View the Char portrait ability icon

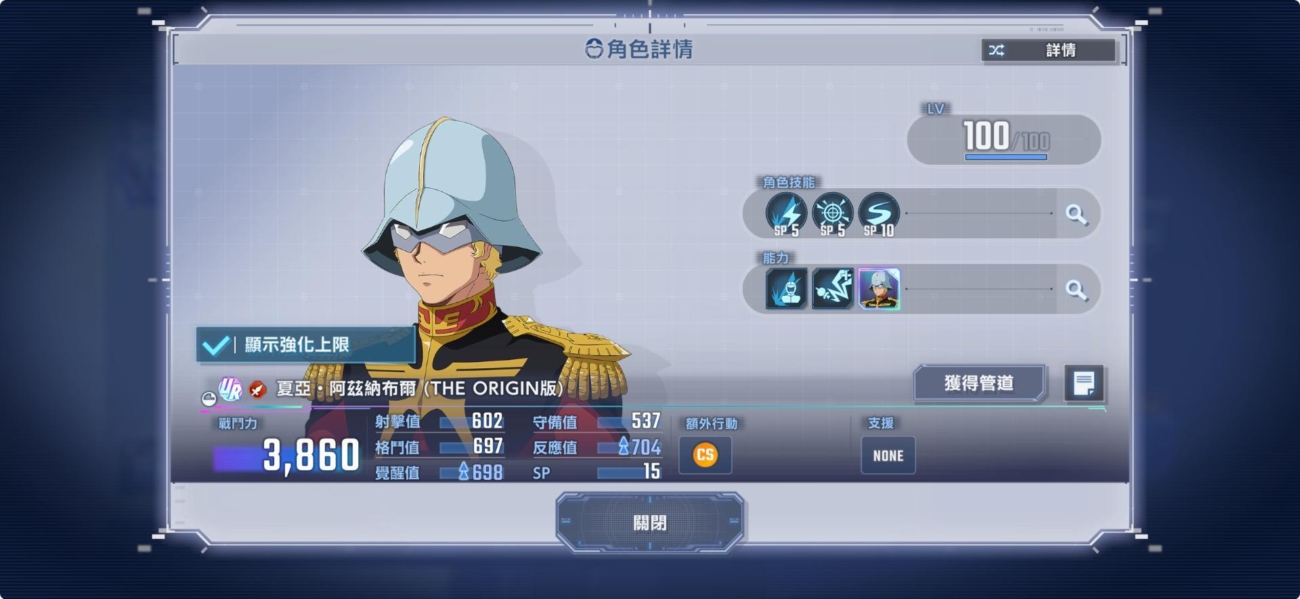pos(879,289)
